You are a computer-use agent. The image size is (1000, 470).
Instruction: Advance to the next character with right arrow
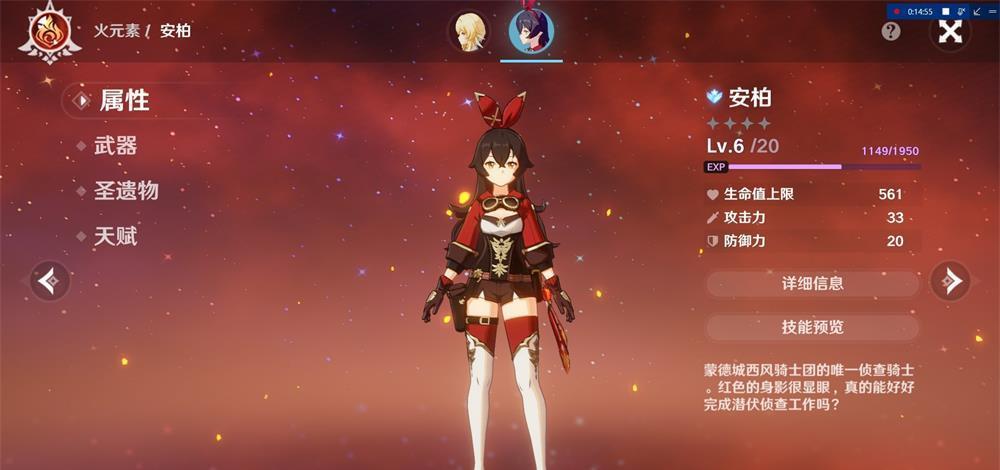click(x=950, y=281)
